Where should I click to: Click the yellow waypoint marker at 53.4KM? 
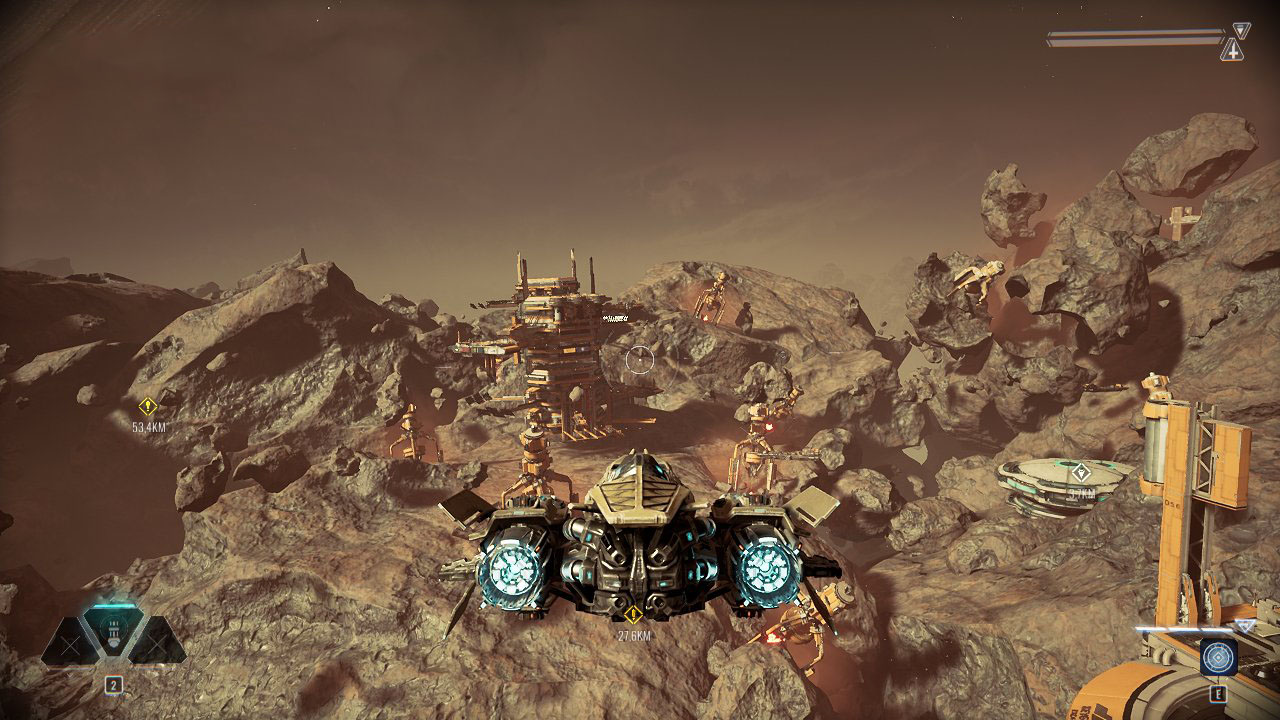click(x=148, y=407)
